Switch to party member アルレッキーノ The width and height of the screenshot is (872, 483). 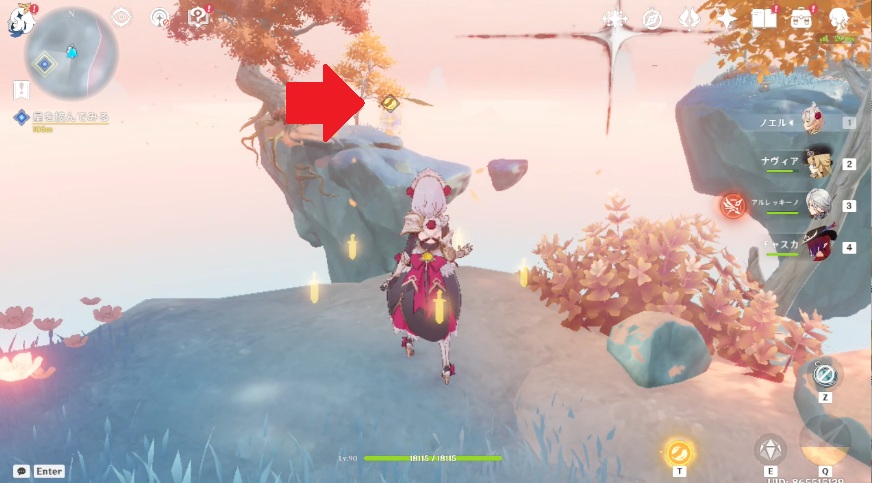coord(818,204)
